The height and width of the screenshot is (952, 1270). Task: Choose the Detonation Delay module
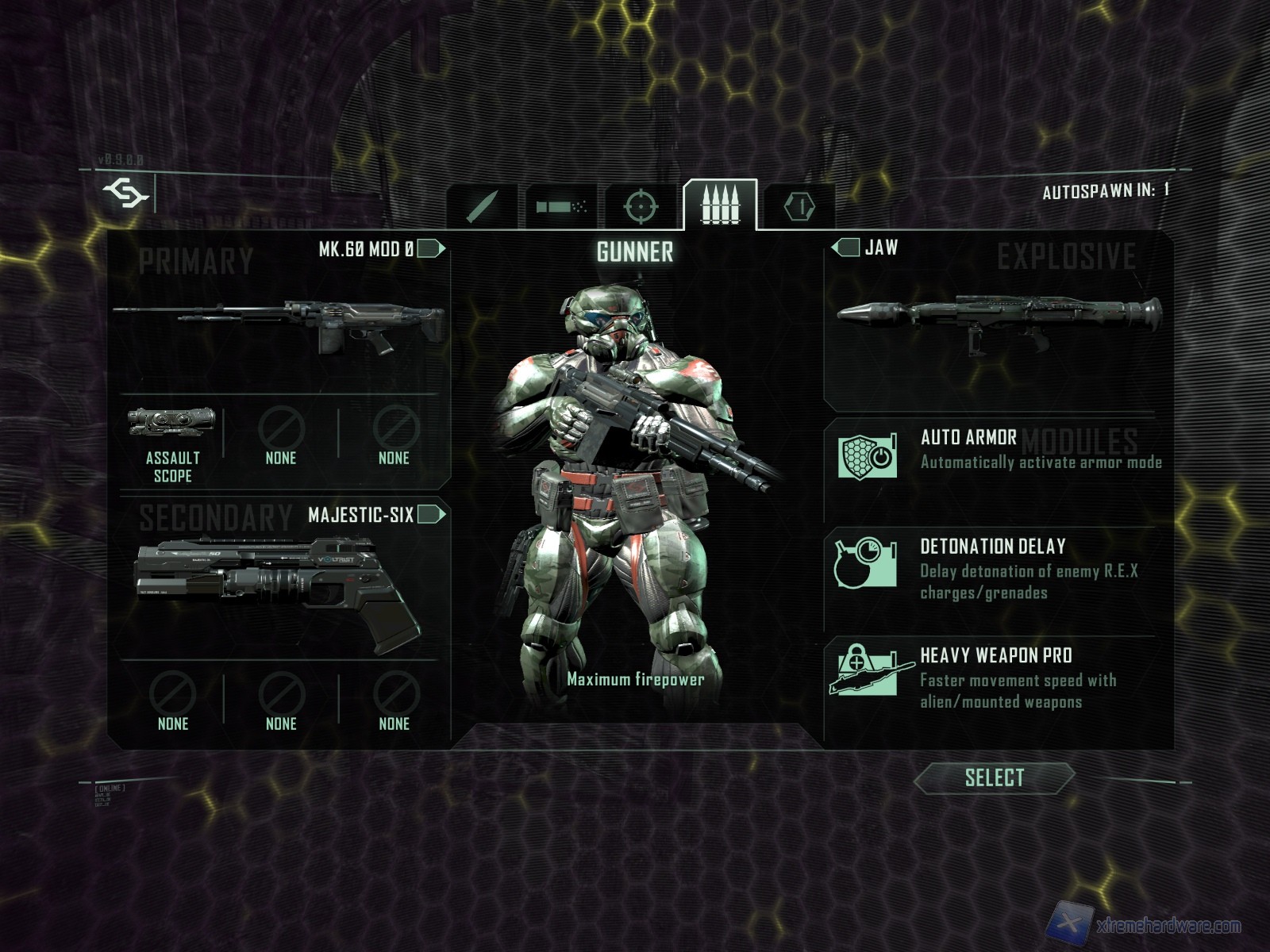999,569
